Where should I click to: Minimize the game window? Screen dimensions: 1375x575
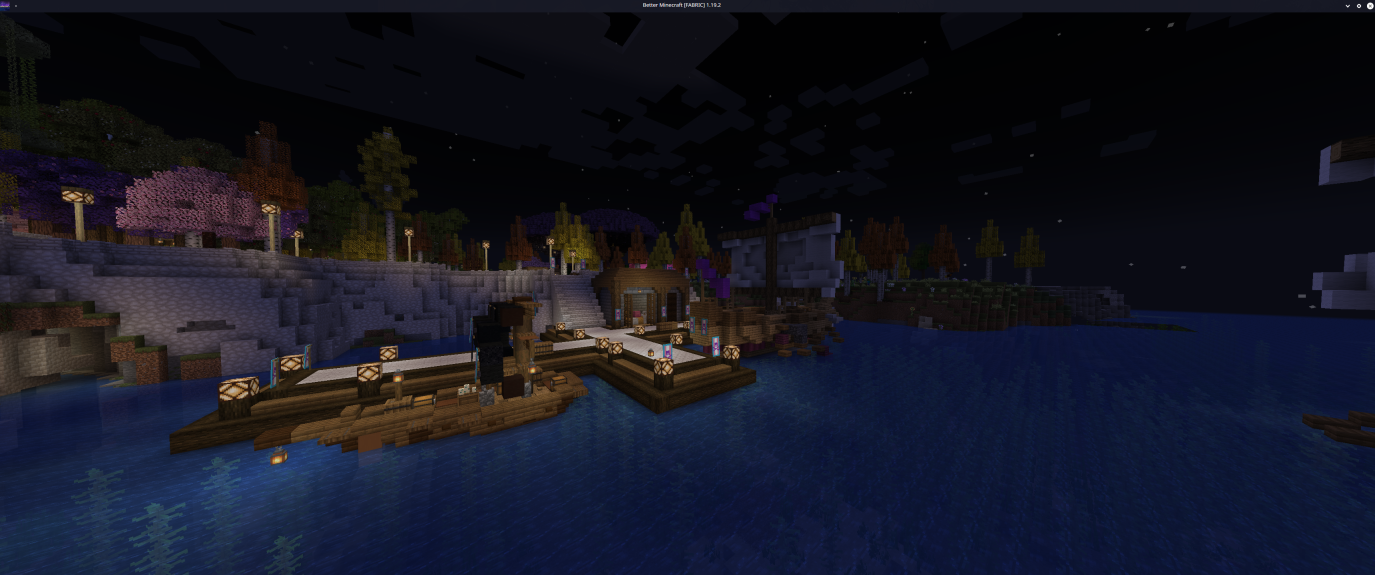(x=1348, y=5)
